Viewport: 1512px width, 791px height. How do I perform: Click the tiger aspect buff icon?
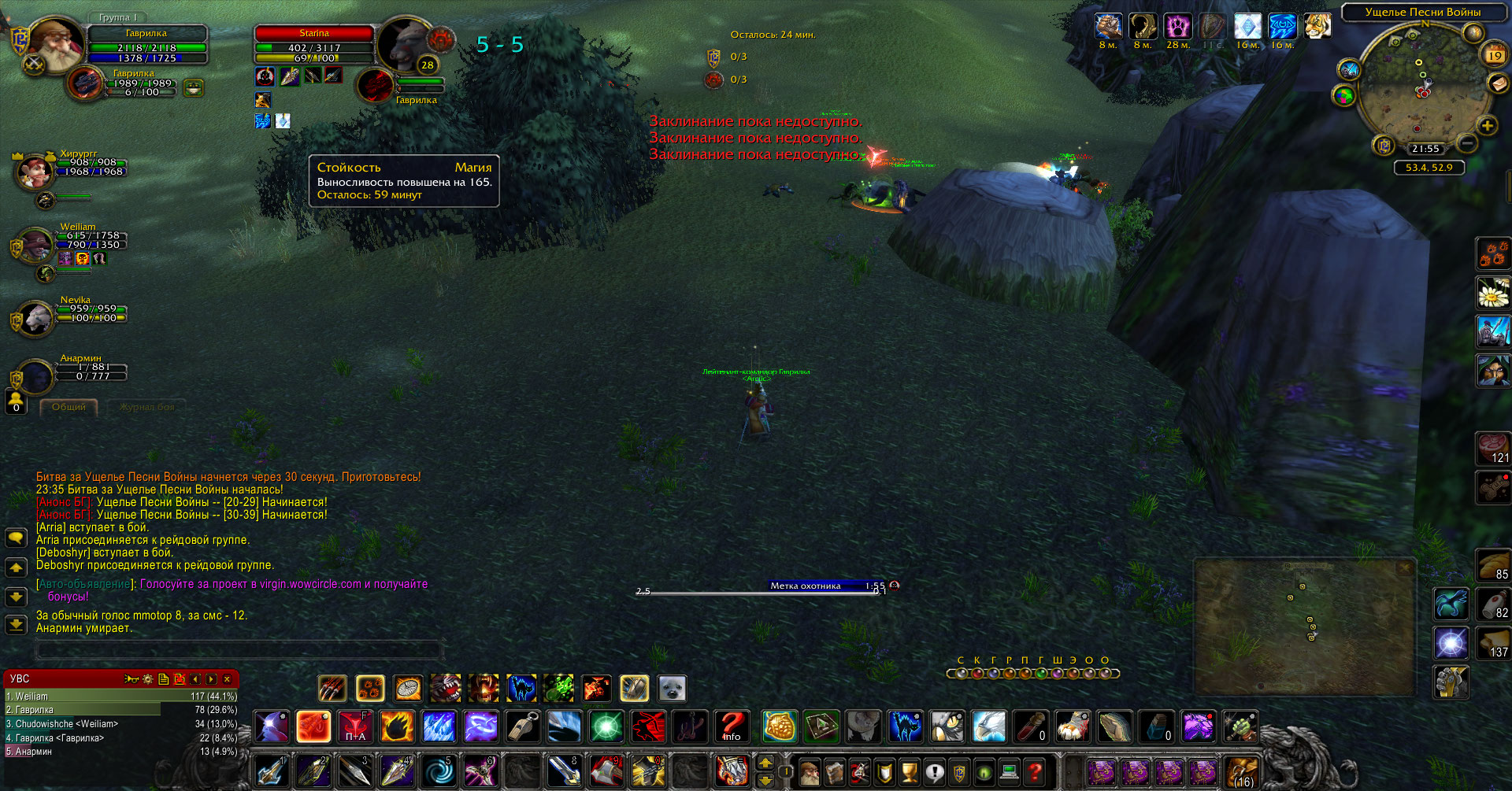point(1317,27)
